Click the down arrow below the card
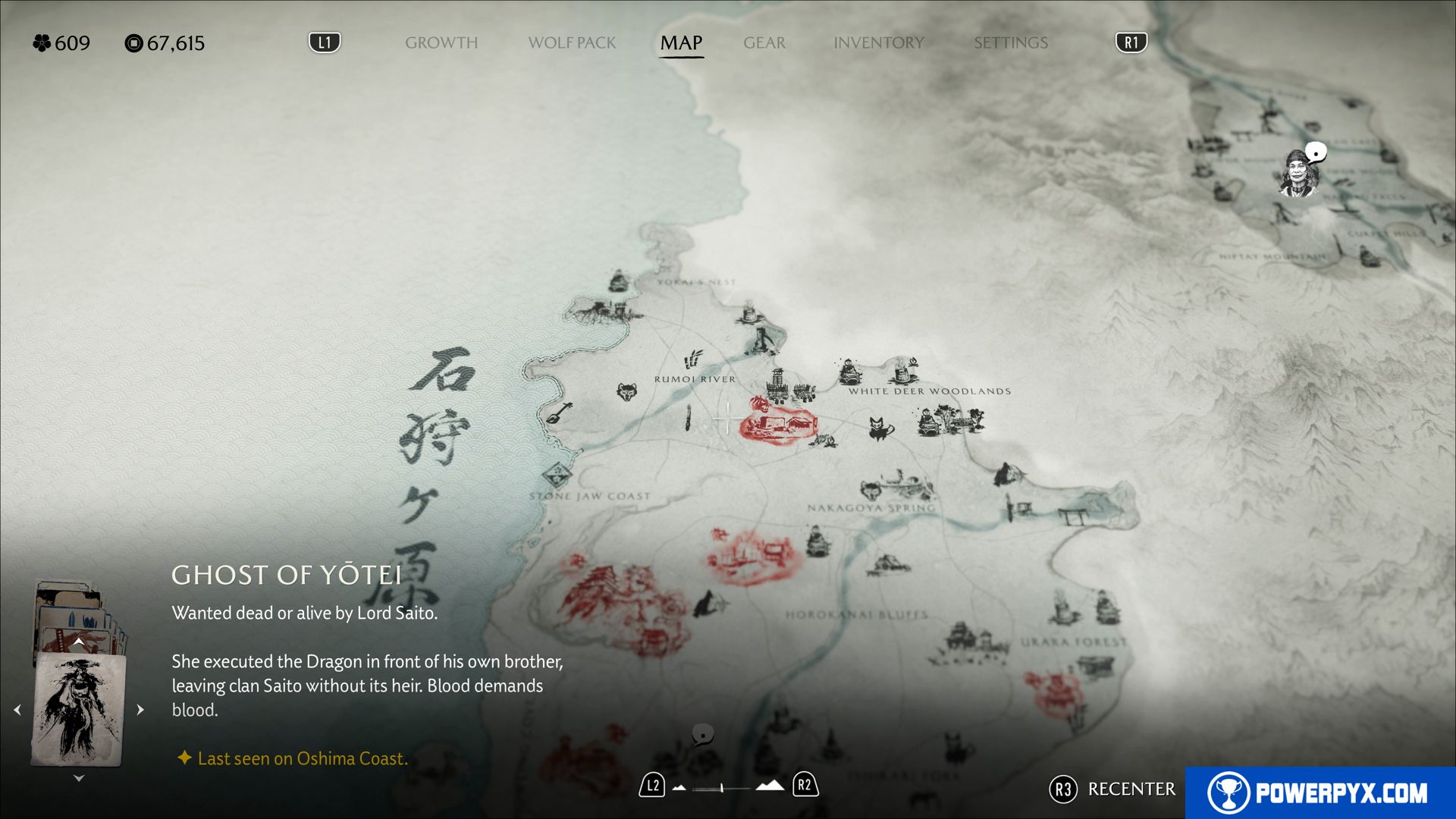Viewport: 1456px width, 819px height. [x=79, y=778]
